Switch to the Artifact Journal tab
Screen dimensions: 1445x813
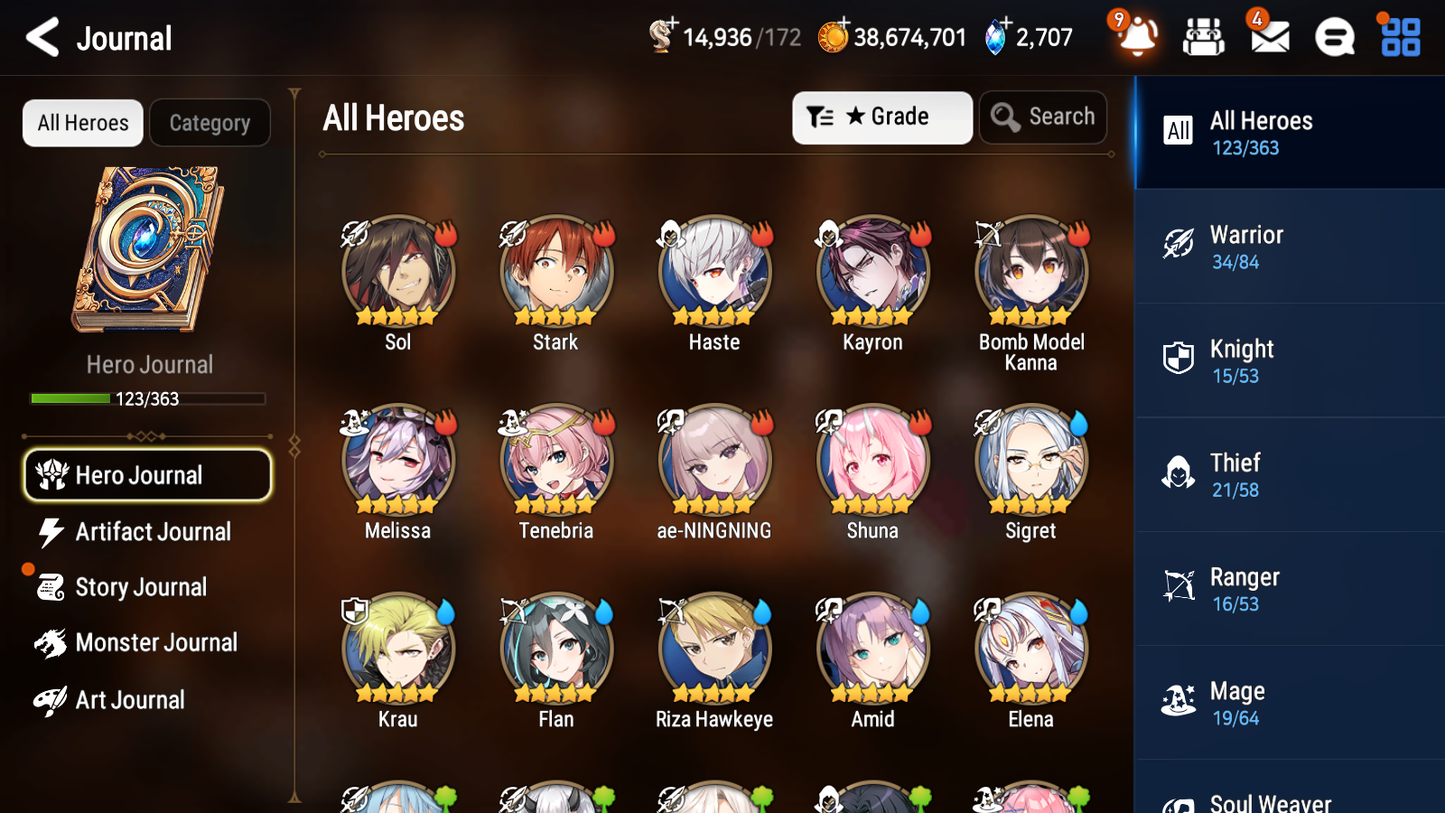click(x=150, y=532)
